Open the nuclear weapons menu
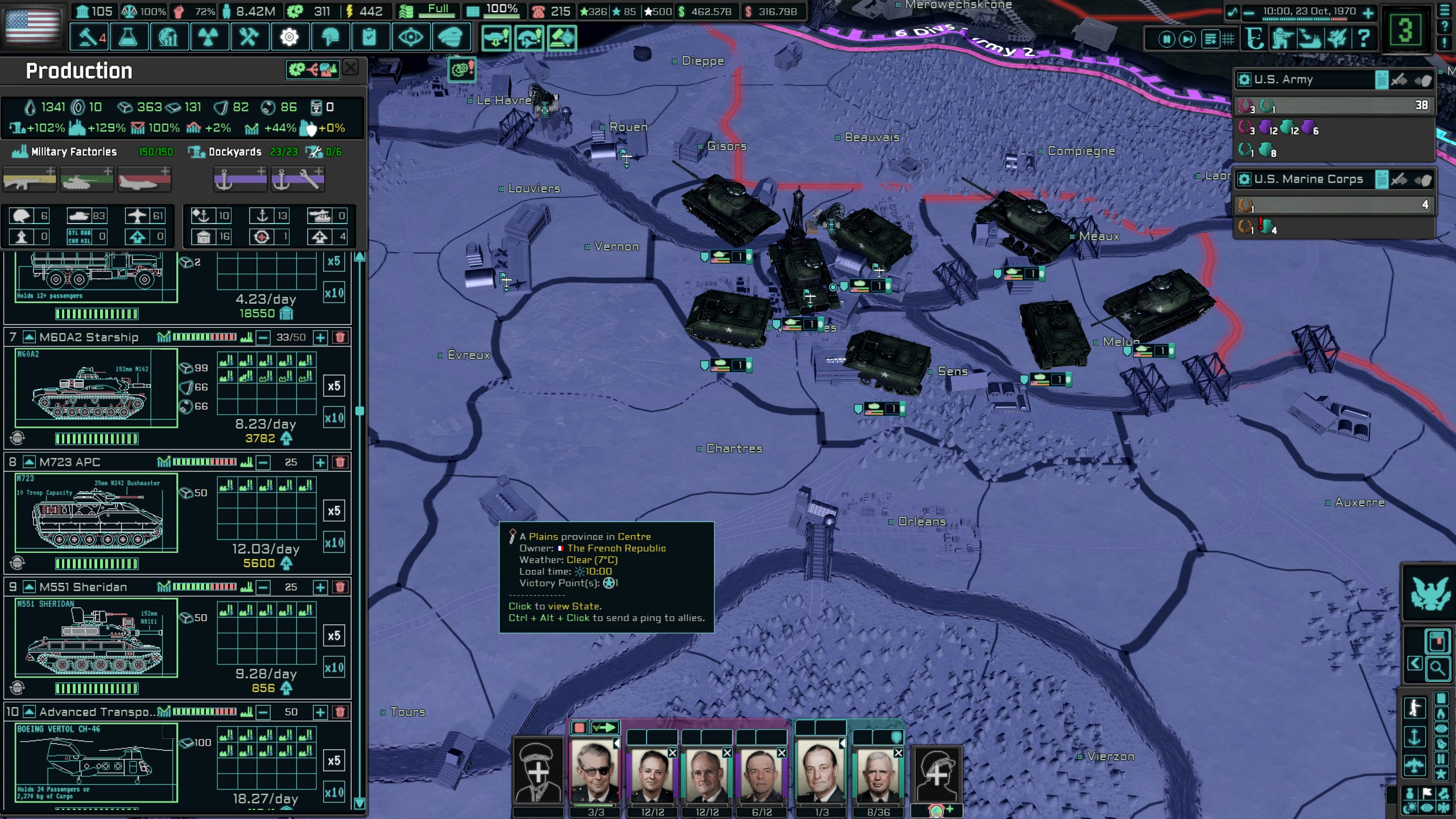The image size is (1456, 819). point(209,37)
